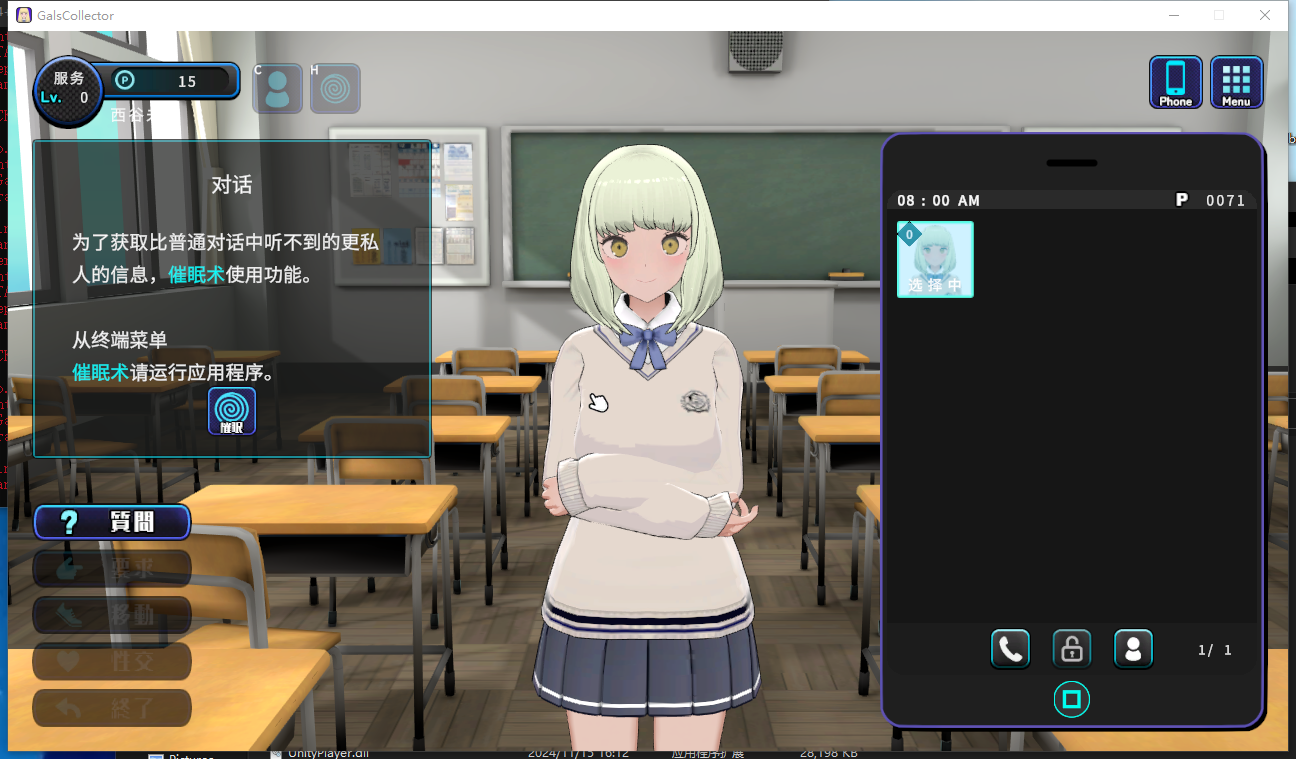Click the C character silhouette icon

277,89
